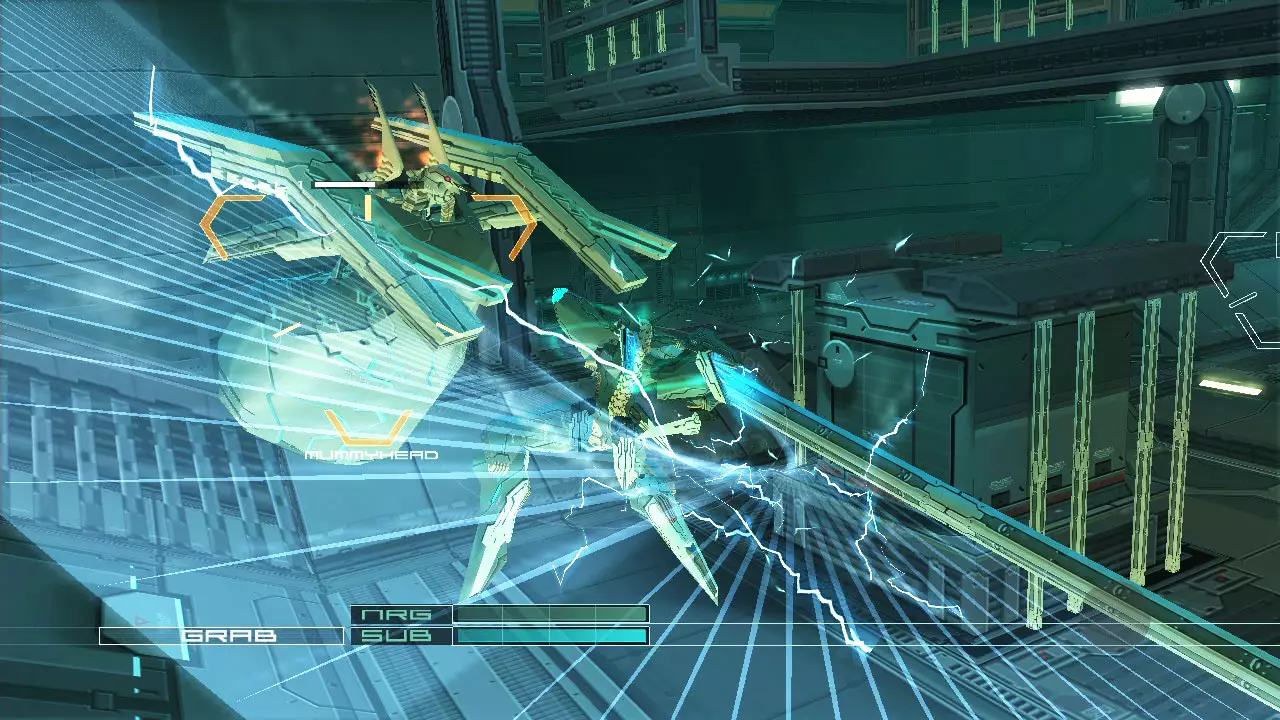The height and width of the screenshot is (720, 1280).
Task: Click the small orange tick mark left of the Mummyhead
Action: point(288,328)
